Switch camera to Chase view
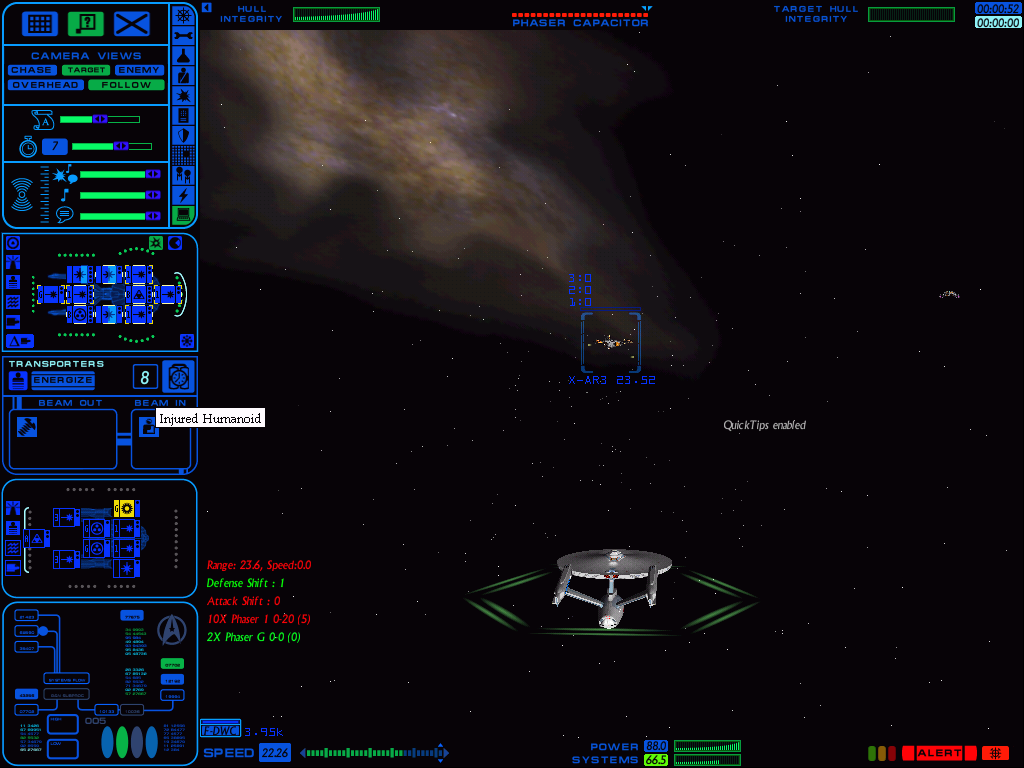The width and height of the screenshot is (1024, 768). point(32,70)
